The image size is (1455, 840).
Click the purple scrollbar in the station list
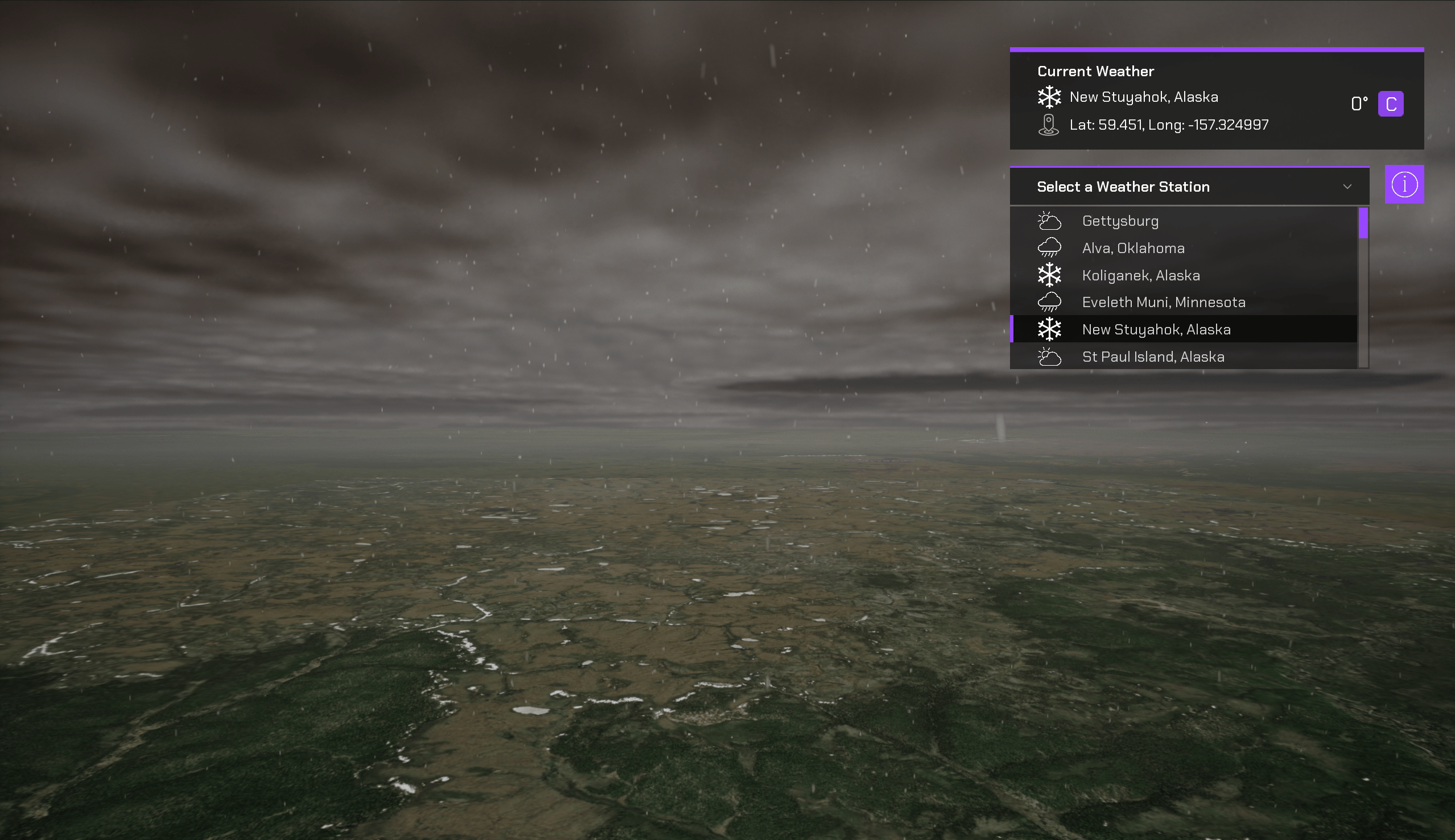pos(1363,225)
